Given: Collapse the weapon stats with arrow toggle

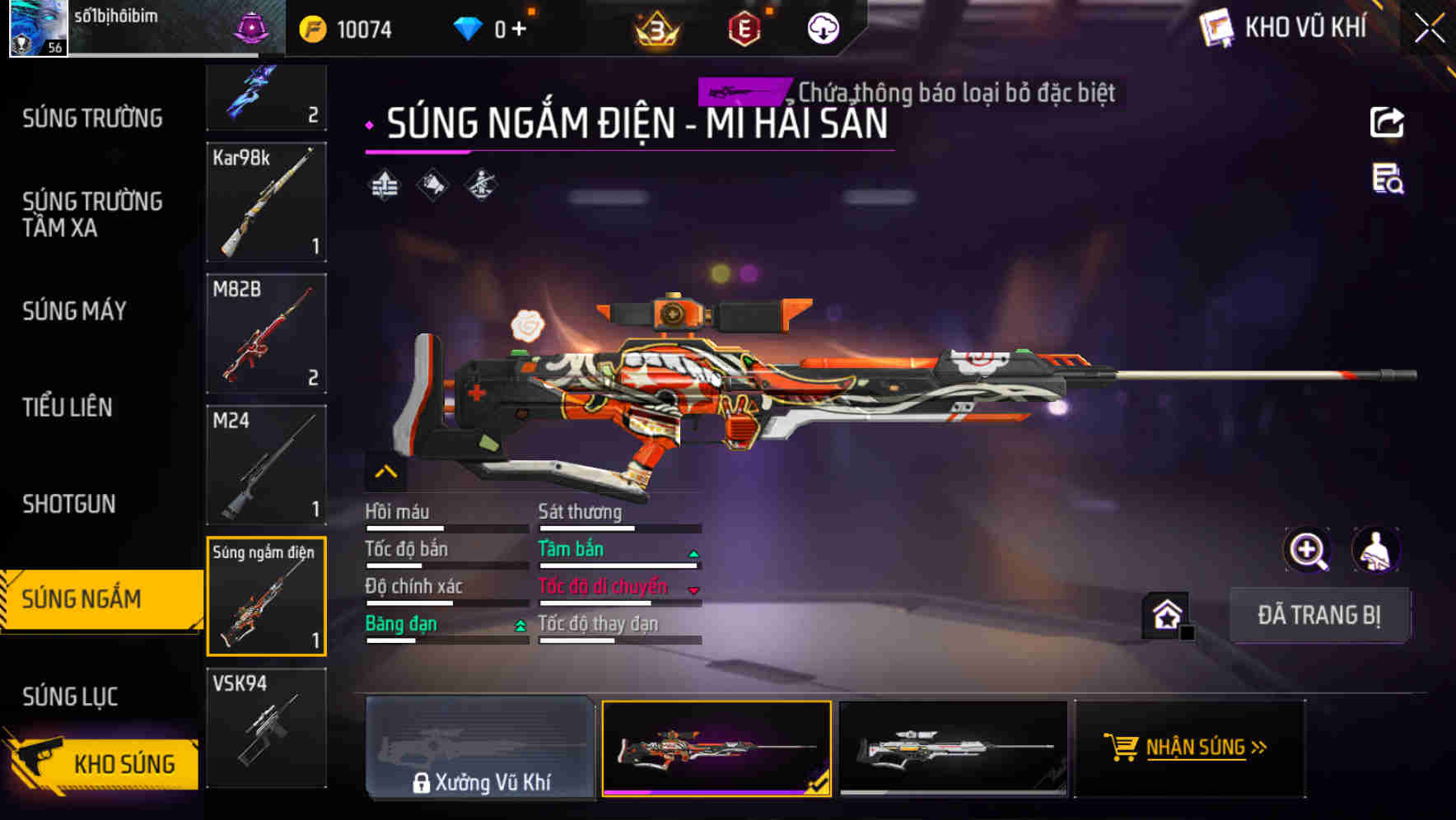Looking at the screenshot, I should (x=385, y=472).
